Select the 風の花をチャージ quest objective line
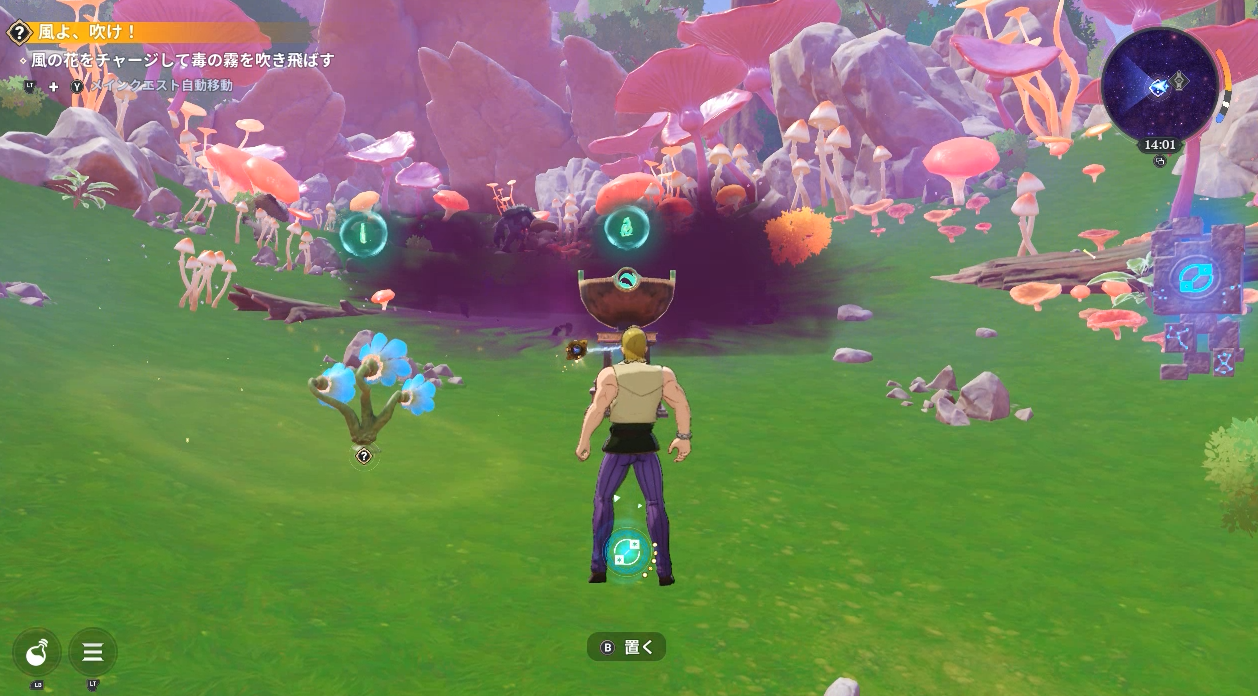Image resolution: width=1258 pixels, height=696 pixels. click(182, 60)
